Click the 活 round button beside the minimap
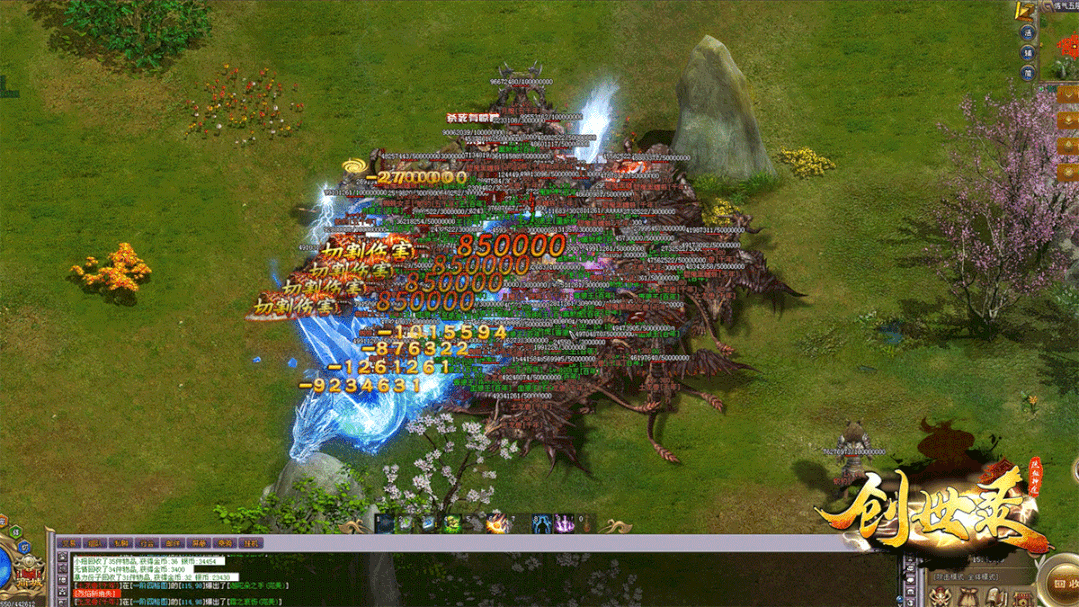 (x=1027, y=32)
